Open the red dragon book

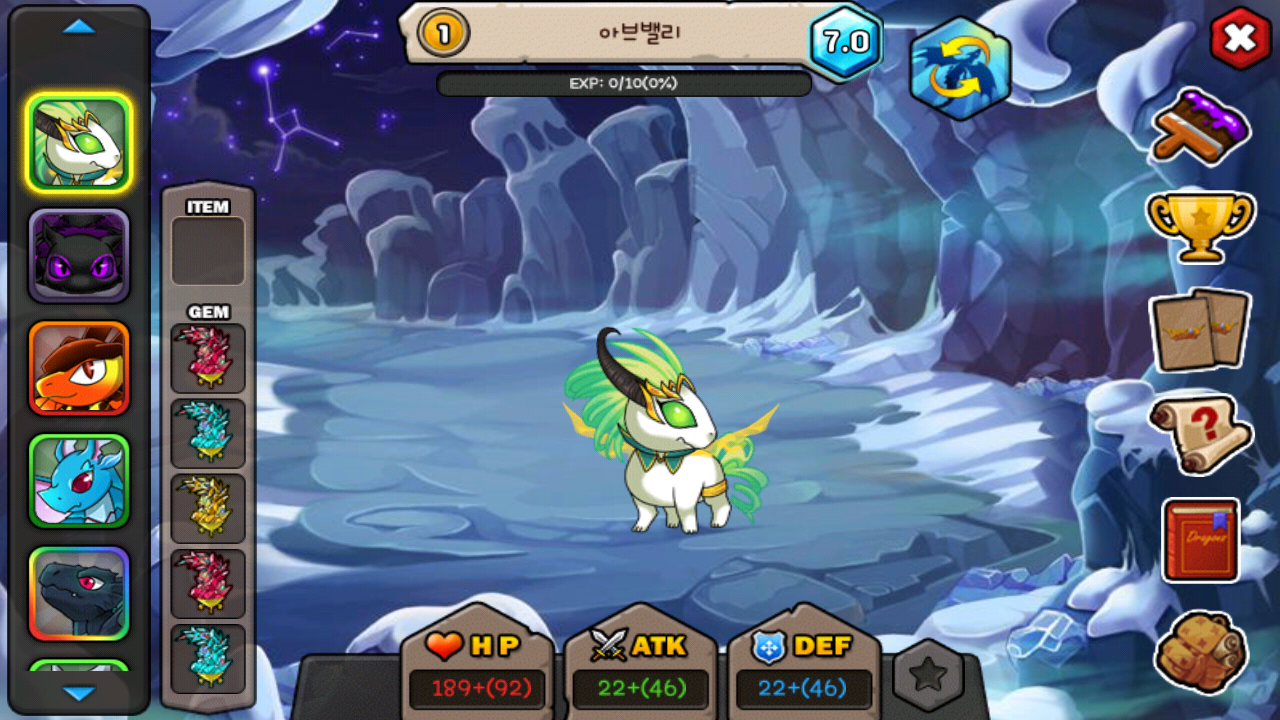coord(1201,540)
